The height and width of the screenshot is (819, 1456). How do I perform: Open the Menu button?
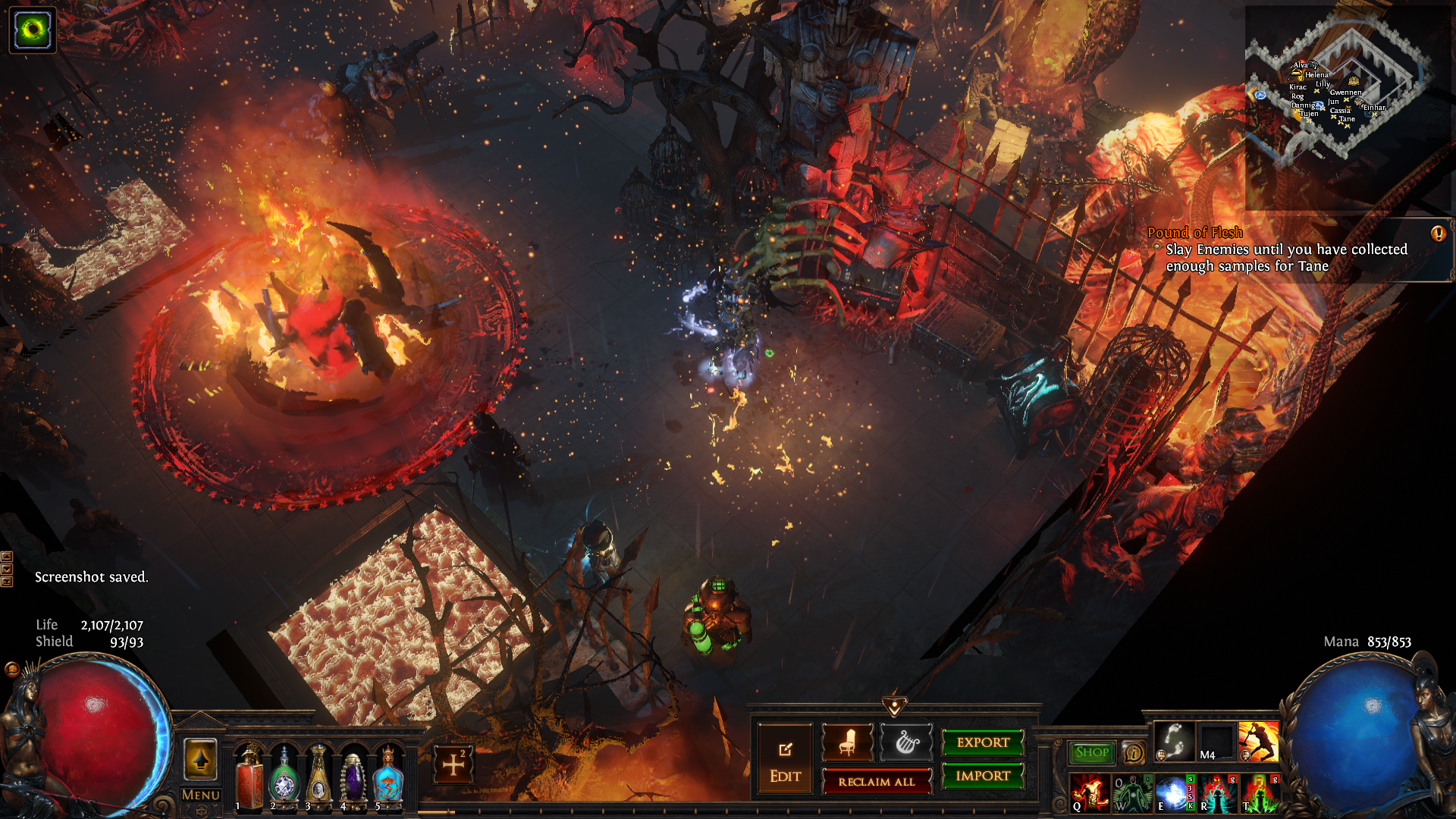201,795
